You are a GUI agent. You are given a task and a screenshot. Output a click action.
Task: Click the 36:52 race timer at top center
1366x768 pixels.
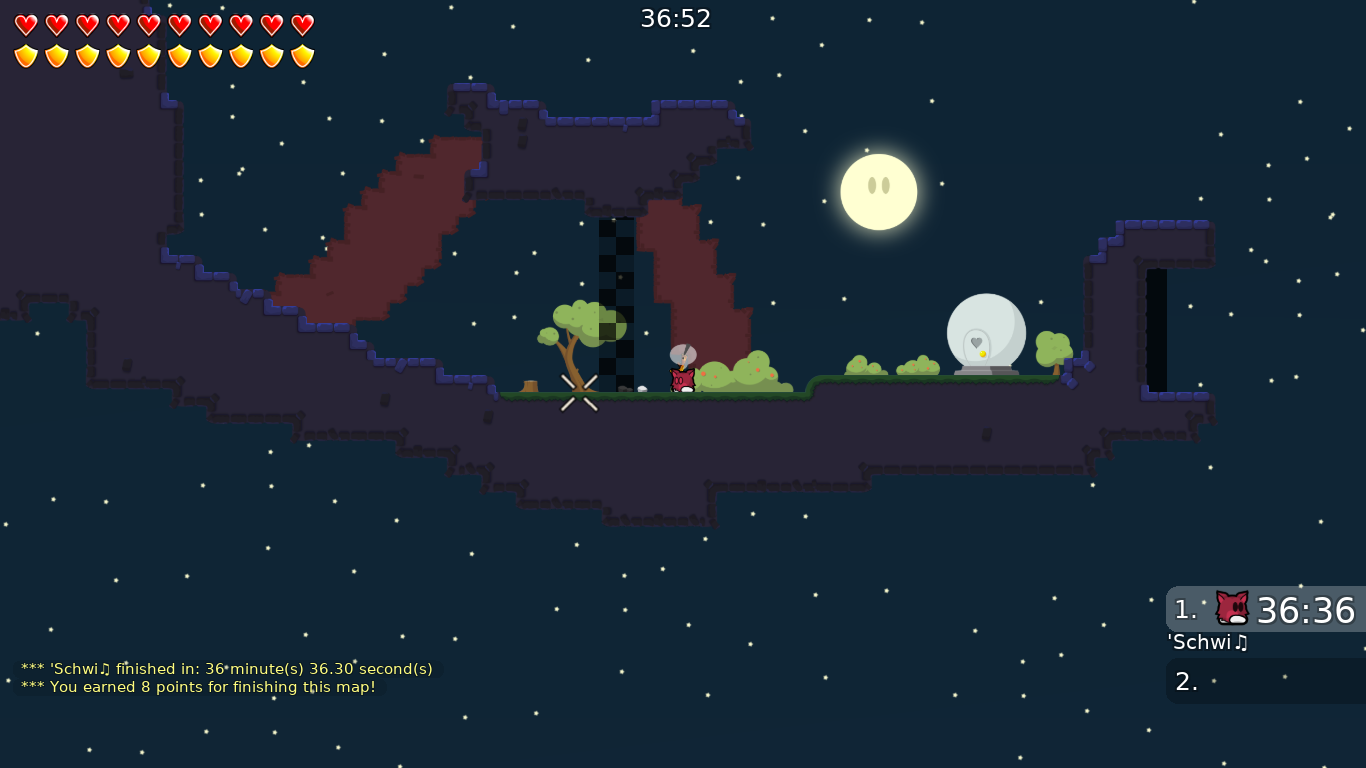tap(676, 18)
